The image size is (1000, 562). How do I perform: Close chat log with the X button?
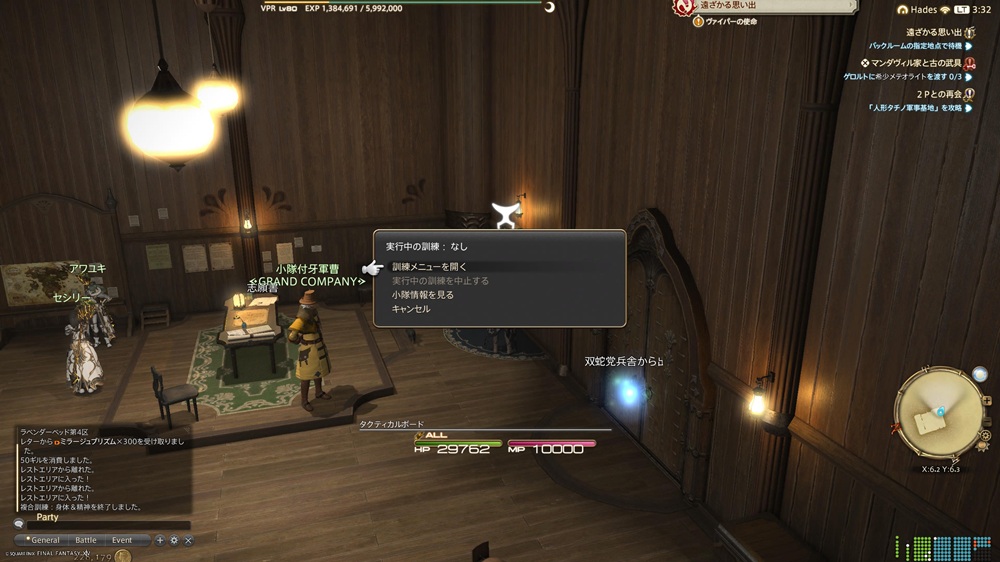(188, 540)
